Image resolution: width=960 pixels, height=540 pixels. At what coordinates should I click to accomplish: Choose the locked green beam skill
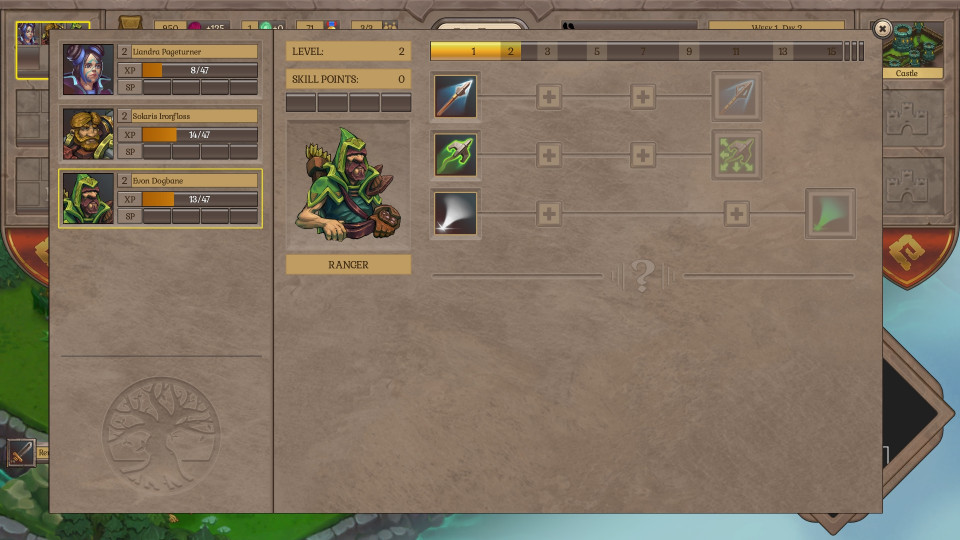(831, 214)
